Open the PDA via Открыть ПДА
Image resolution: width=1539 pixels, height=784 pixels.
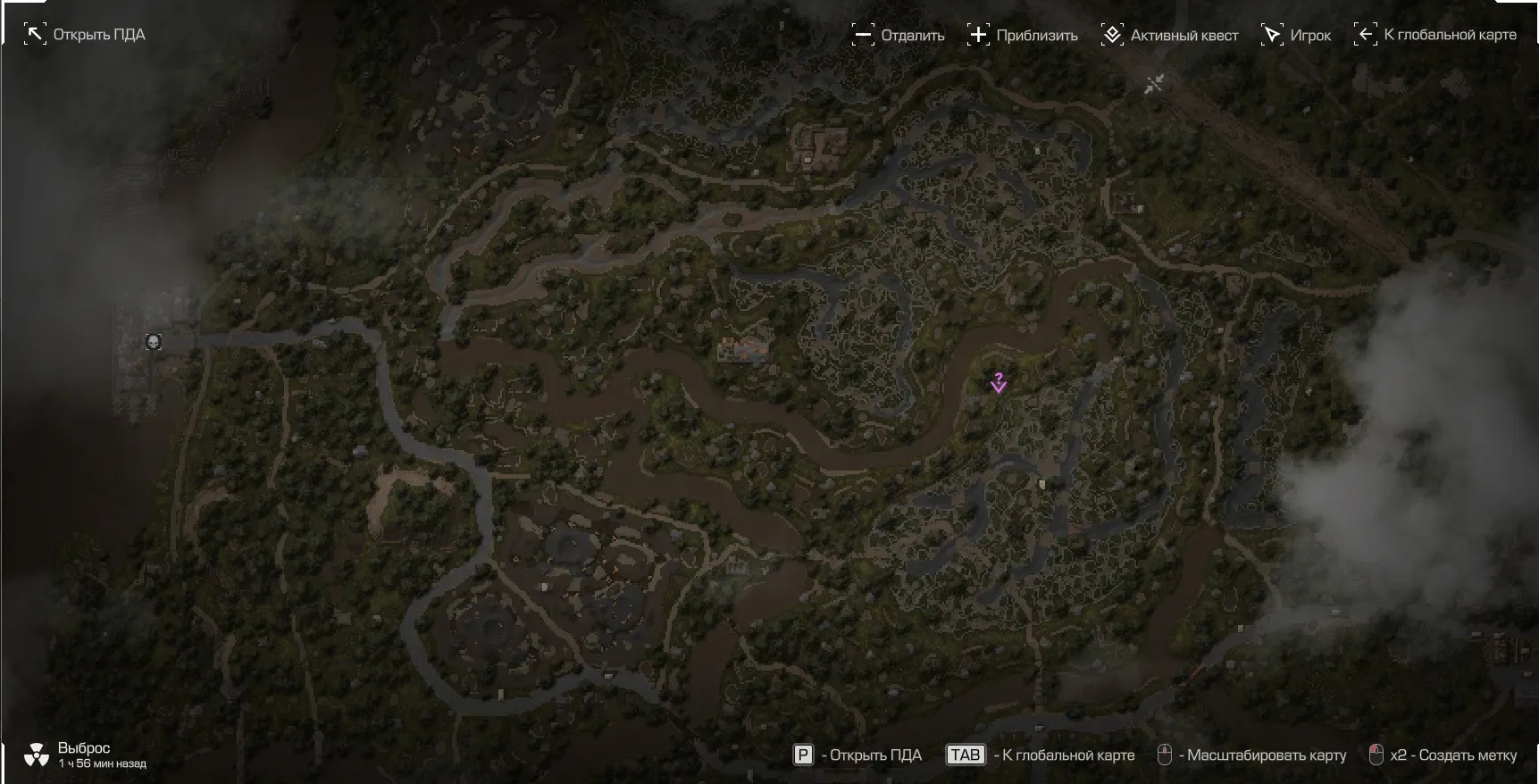click(x=85, y=35)
